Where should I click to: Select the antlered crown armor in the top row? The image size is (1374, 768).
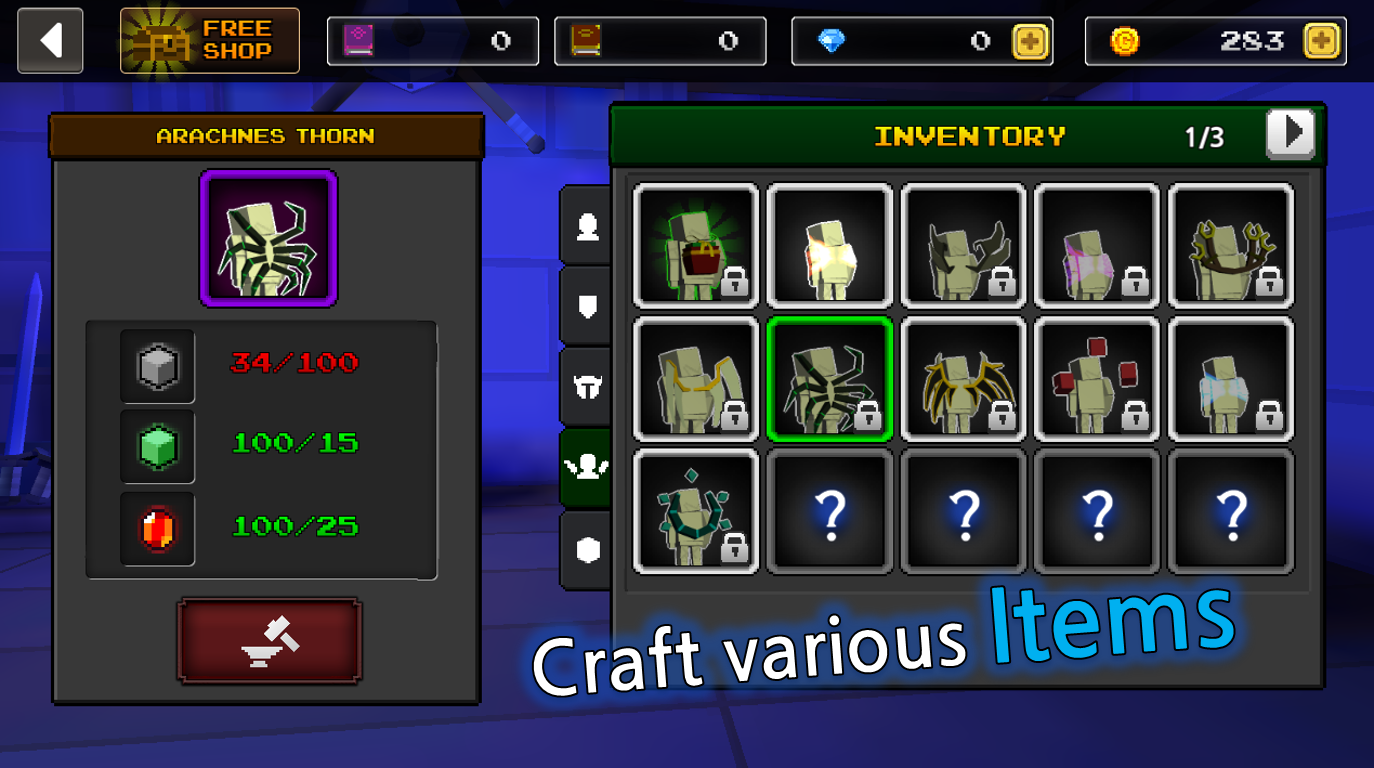click(x=1231, y=245)
